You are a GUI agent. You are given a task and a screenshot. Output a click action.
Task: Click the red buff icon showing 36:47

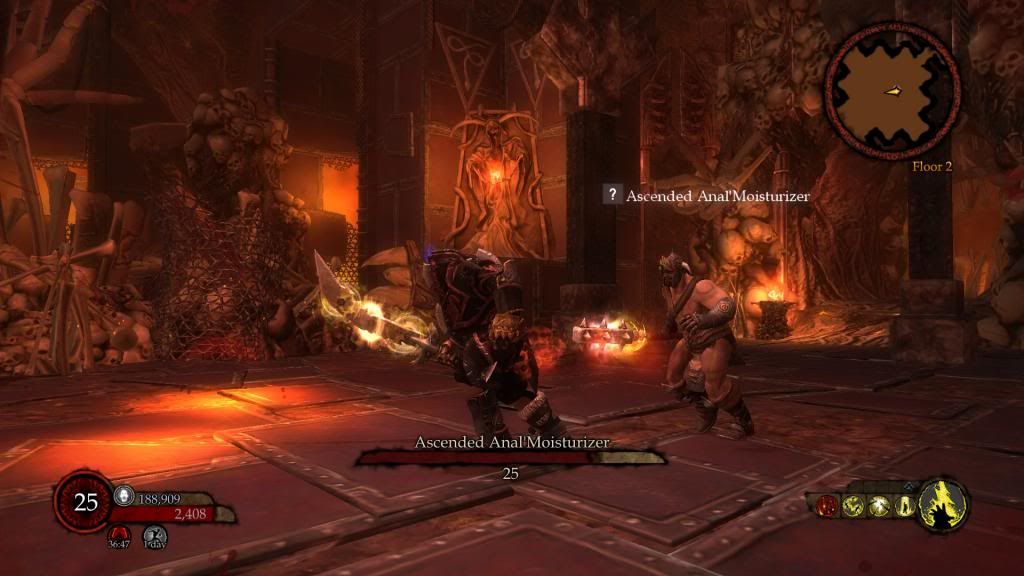point(120,535)
